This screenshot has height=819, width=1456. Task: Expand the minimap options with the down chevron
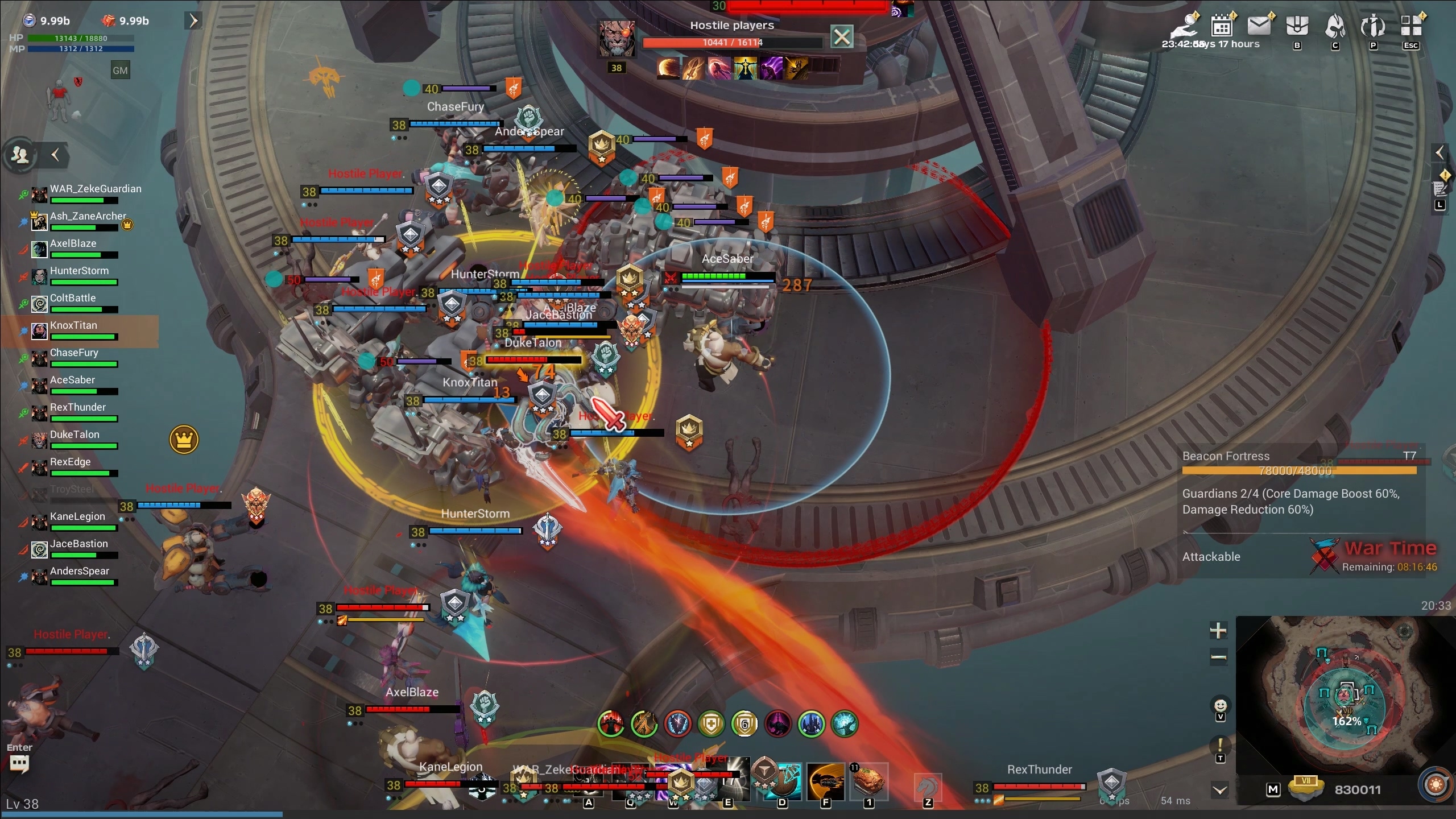tap(1219, 789)
